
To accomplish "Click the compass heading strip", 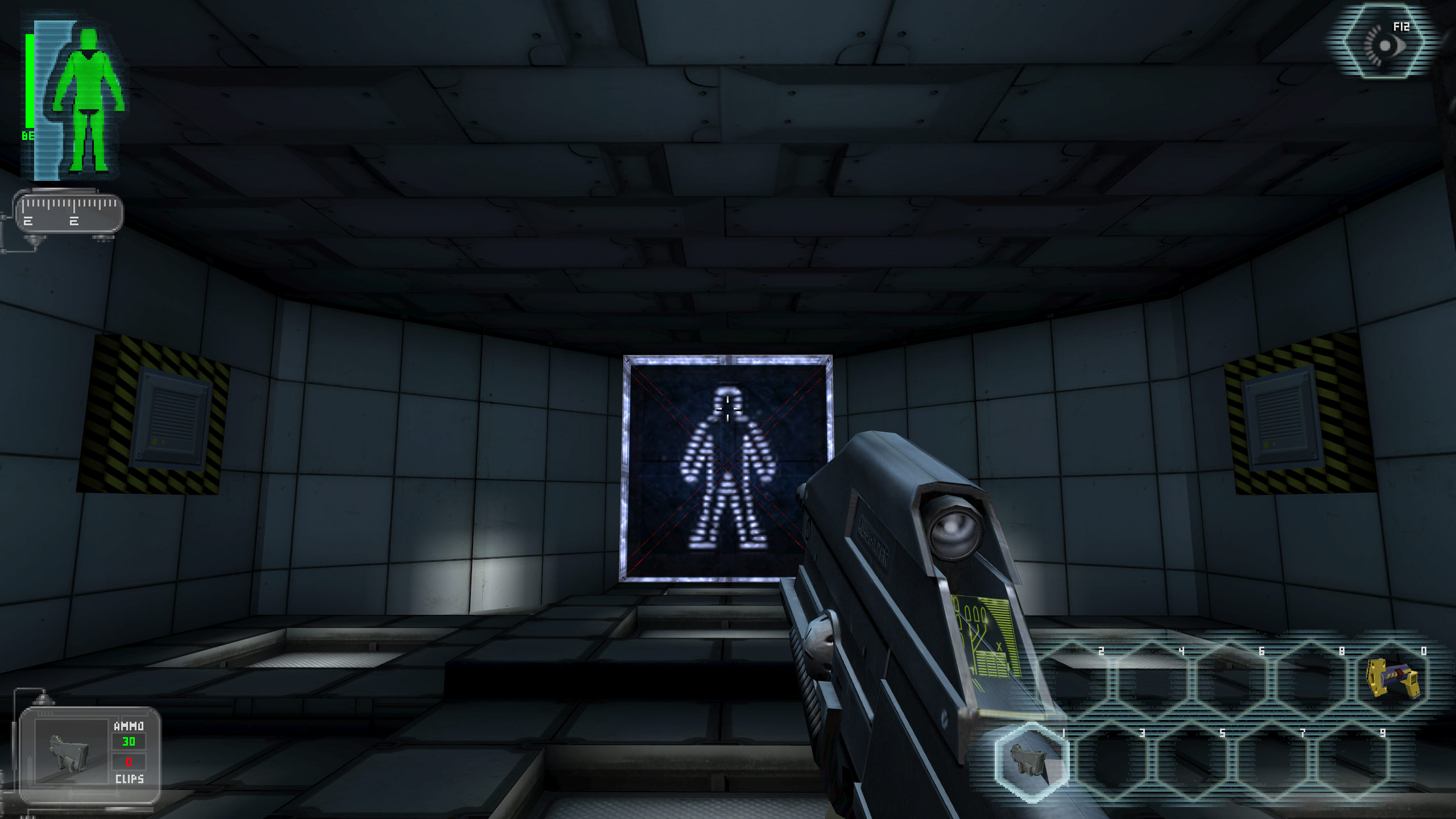I will click(68, 212).
